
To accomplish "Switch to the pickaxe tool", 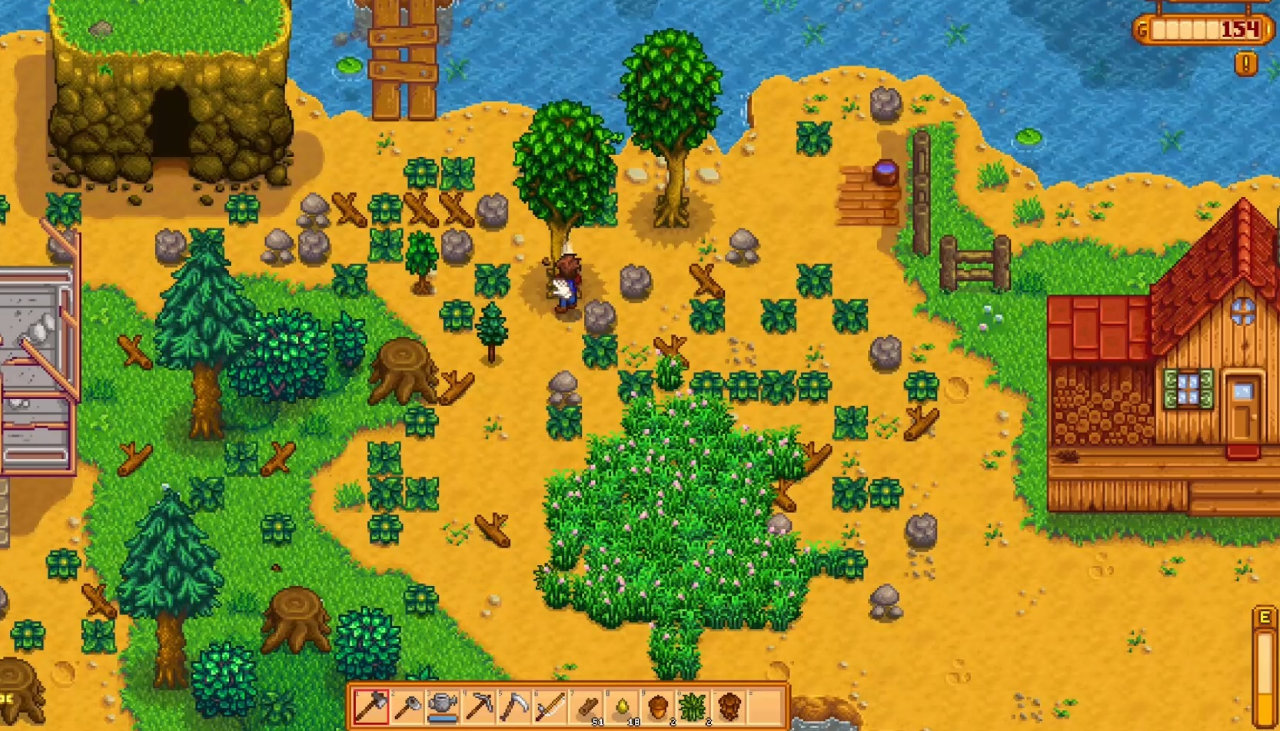I will coord(479,706).
